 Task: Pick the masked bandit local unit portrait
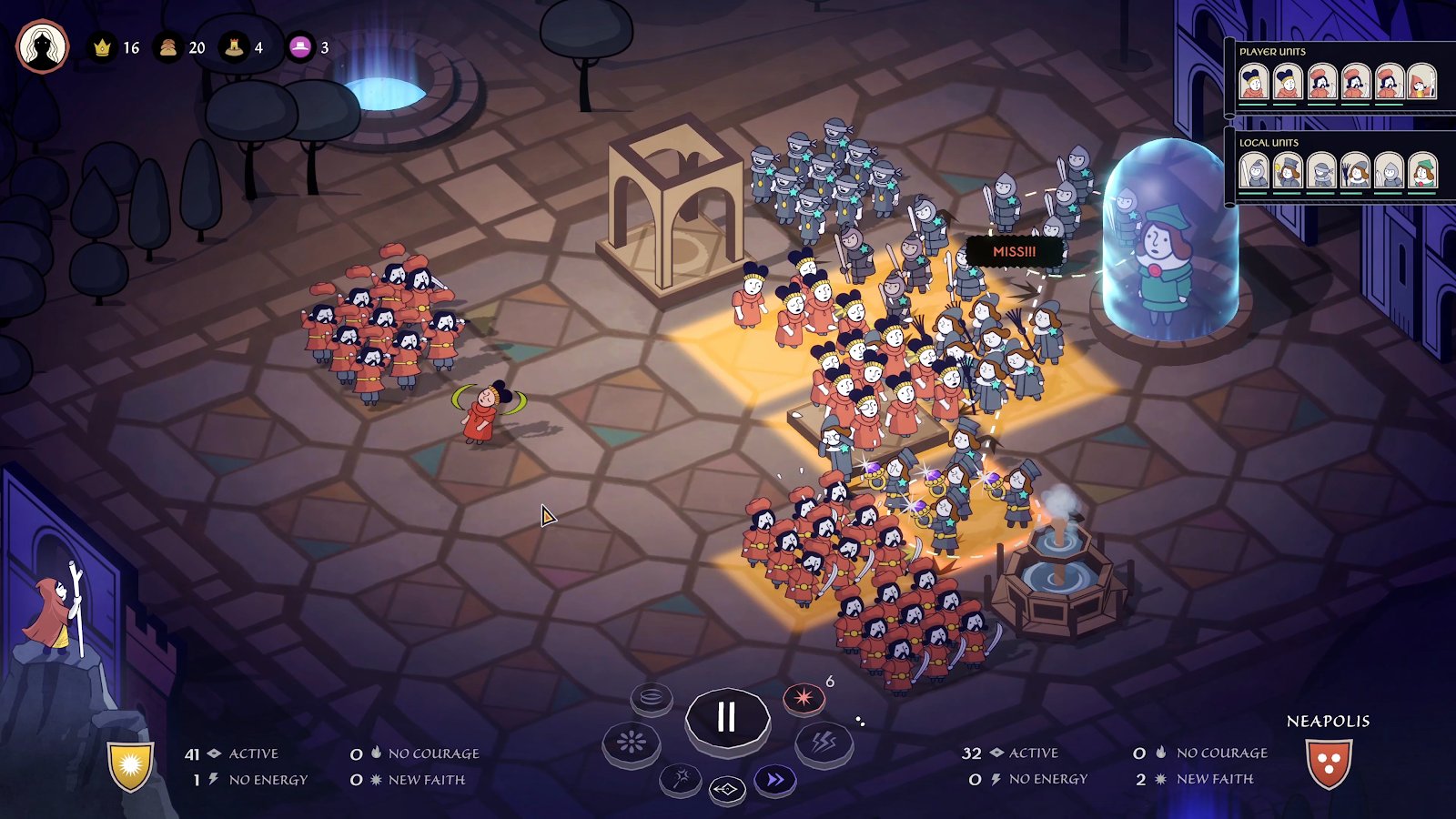tap(1321, 171)
